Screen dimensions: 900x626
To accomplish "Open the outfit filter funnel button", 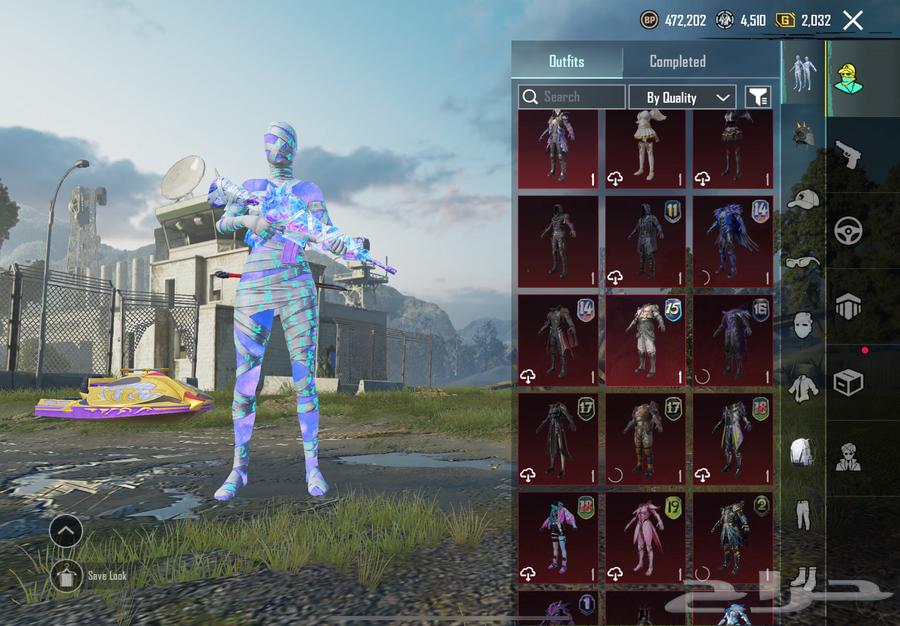I will pos(758,97).
